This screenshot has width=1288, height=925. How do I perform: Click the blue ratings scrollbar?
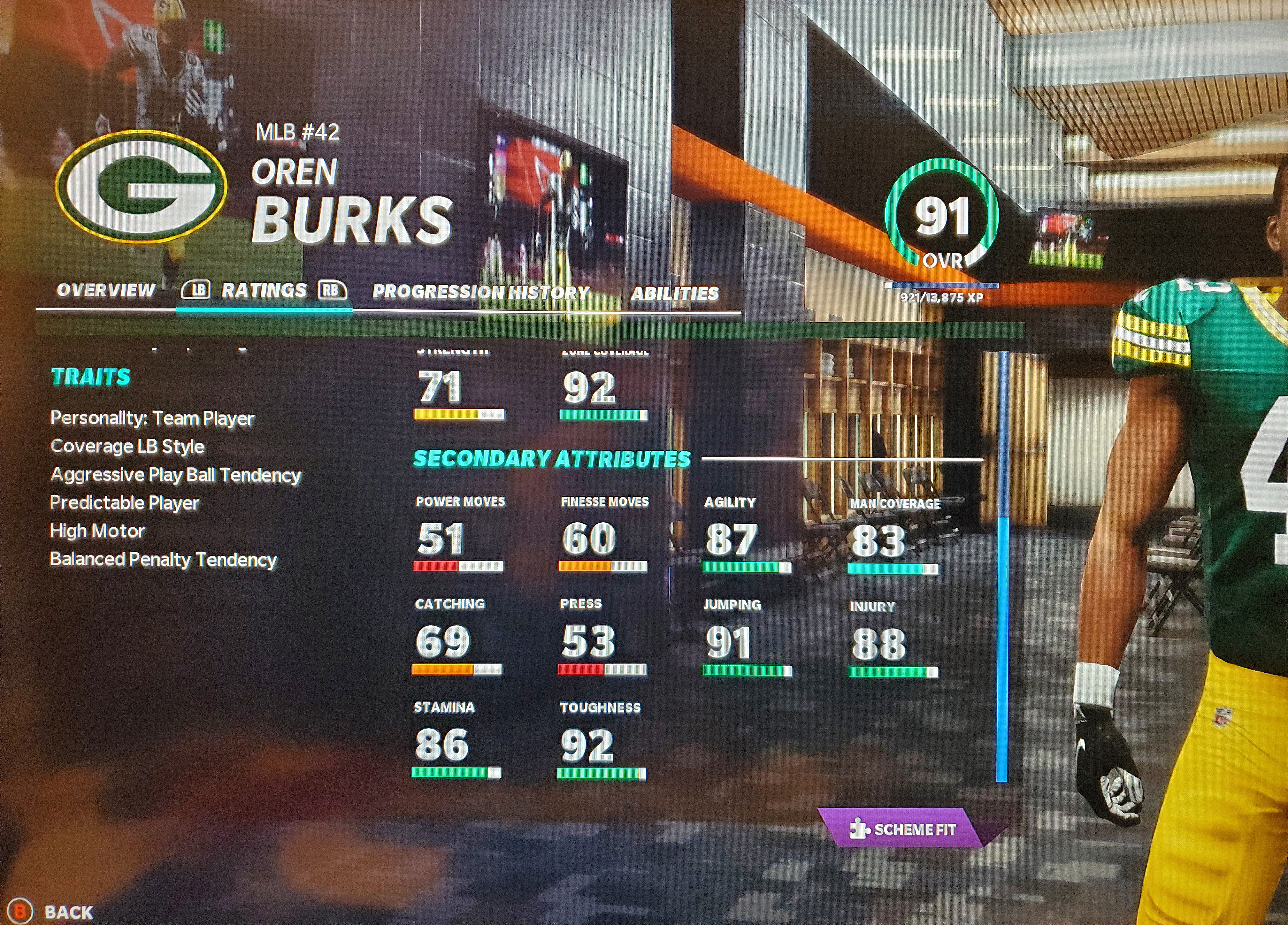[1002, 647]
